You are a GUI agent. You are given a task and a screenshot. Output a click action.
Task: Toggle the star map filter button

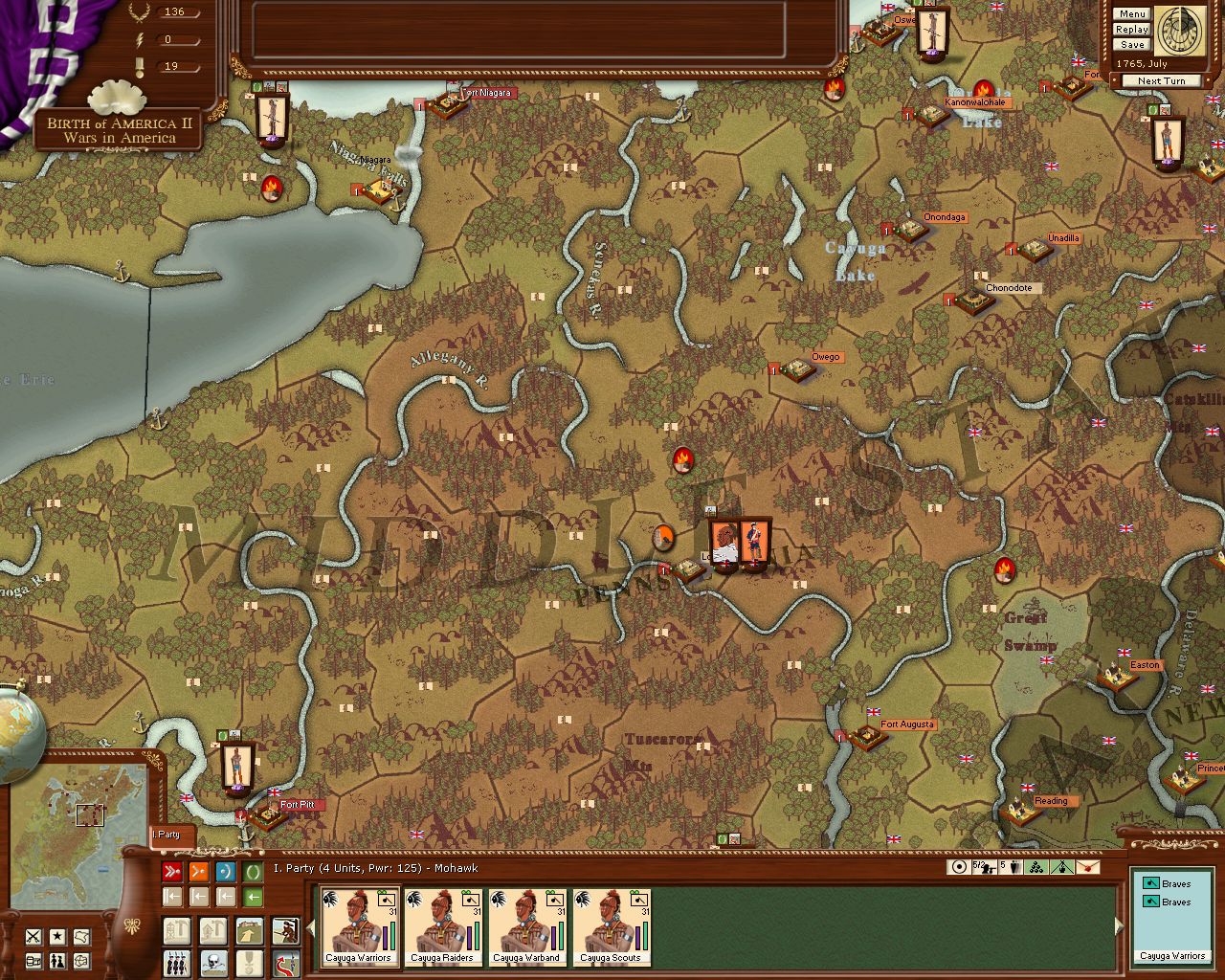tap(58, 937)
